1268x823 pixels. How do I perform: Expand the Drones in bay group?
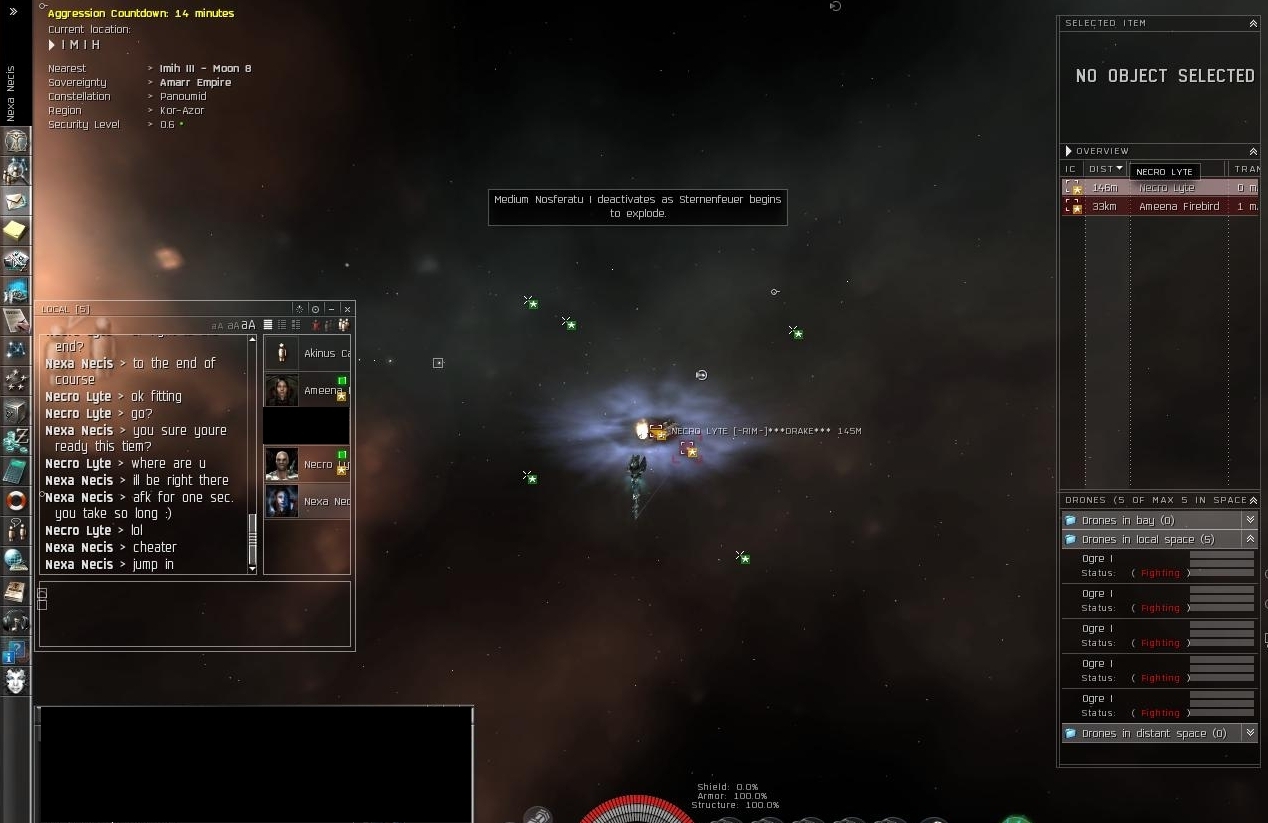(1249, 520)
